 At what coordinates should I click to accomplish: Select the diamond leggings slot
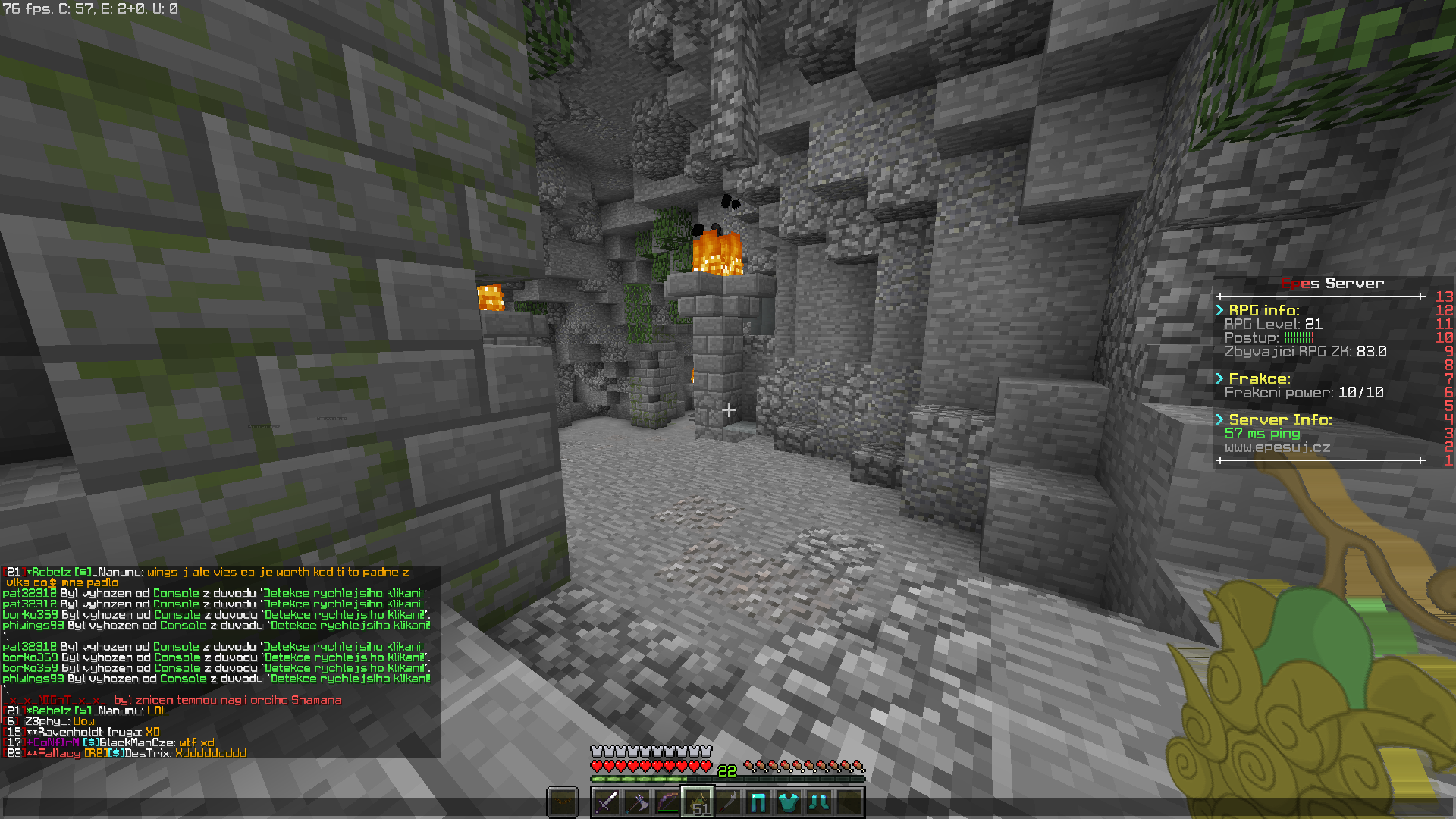point(758,802)
